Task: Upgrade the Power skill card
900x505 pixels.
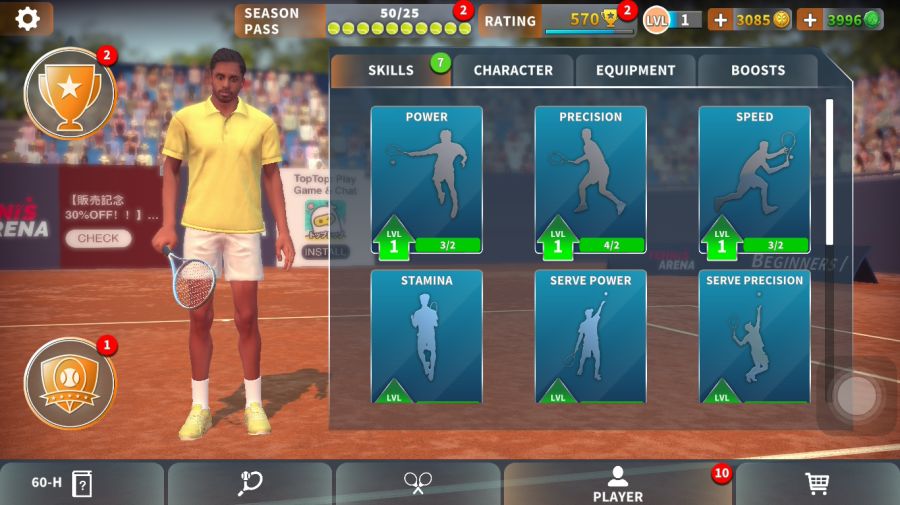Action: pos(426,180)
